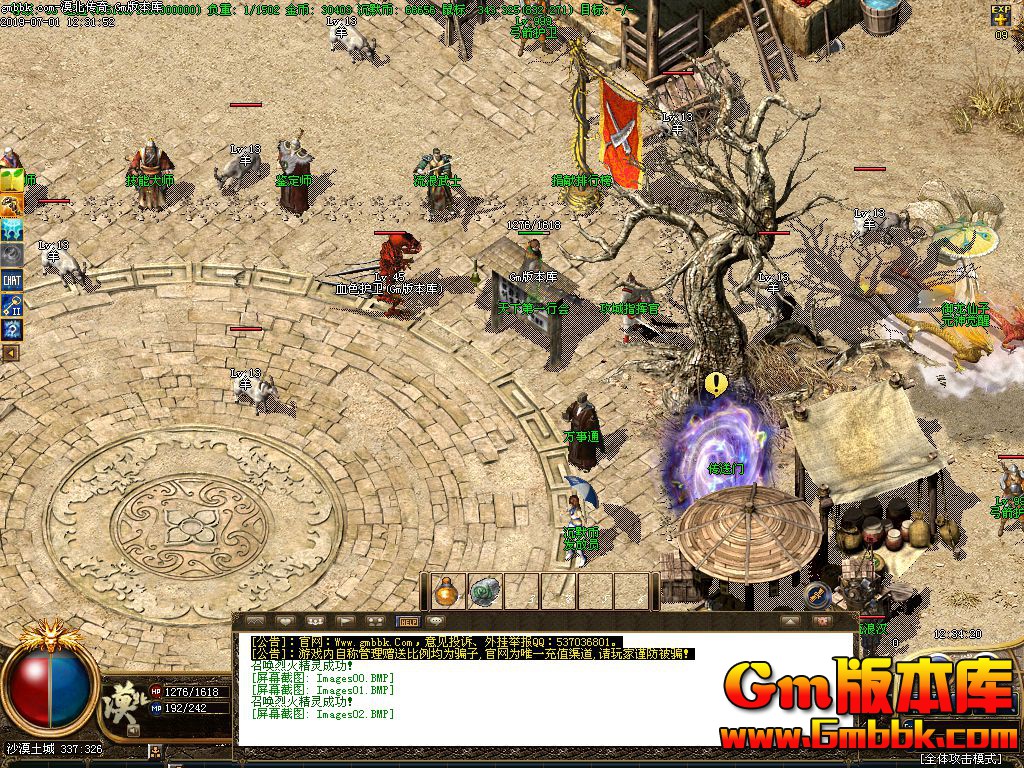Select the key II icon

[12, 304]
